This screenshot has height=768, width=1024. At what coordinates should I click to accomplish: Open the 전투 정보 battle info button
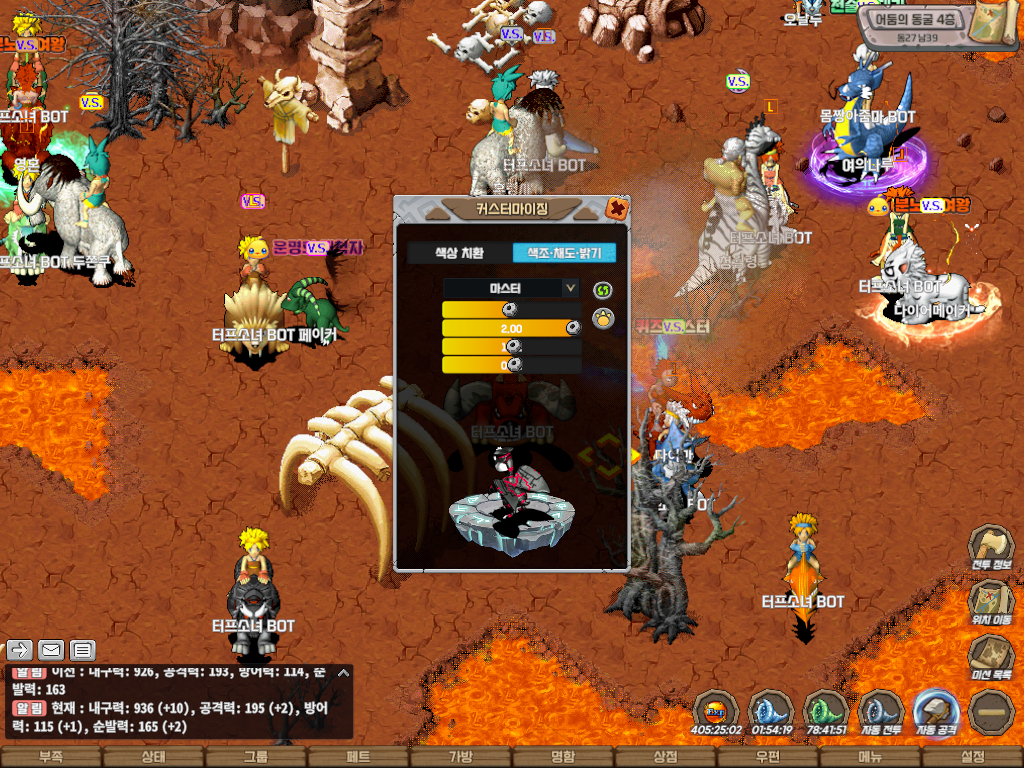(990, 547)
